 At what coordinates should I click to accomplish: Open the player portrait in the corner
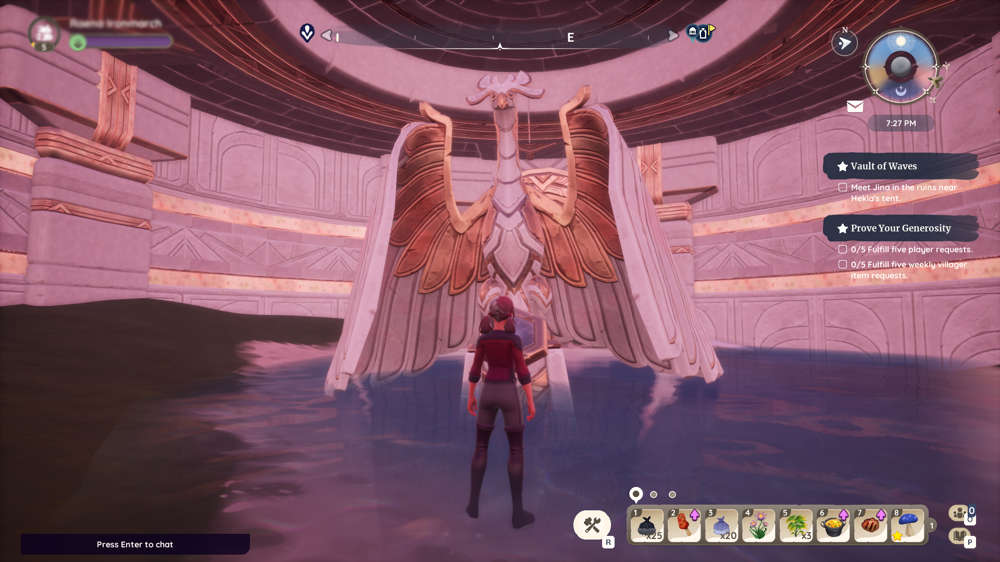point(44,33)
